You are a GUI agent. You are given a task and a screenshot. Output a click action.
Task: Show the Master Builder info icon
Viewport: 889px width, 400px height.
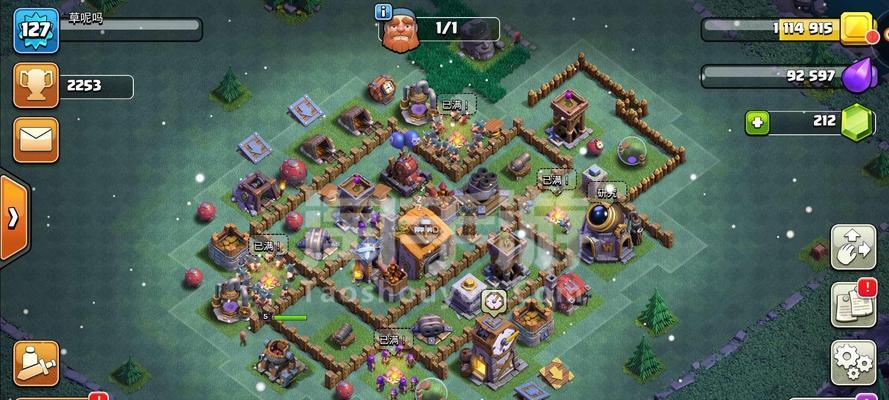coord(383,12)
